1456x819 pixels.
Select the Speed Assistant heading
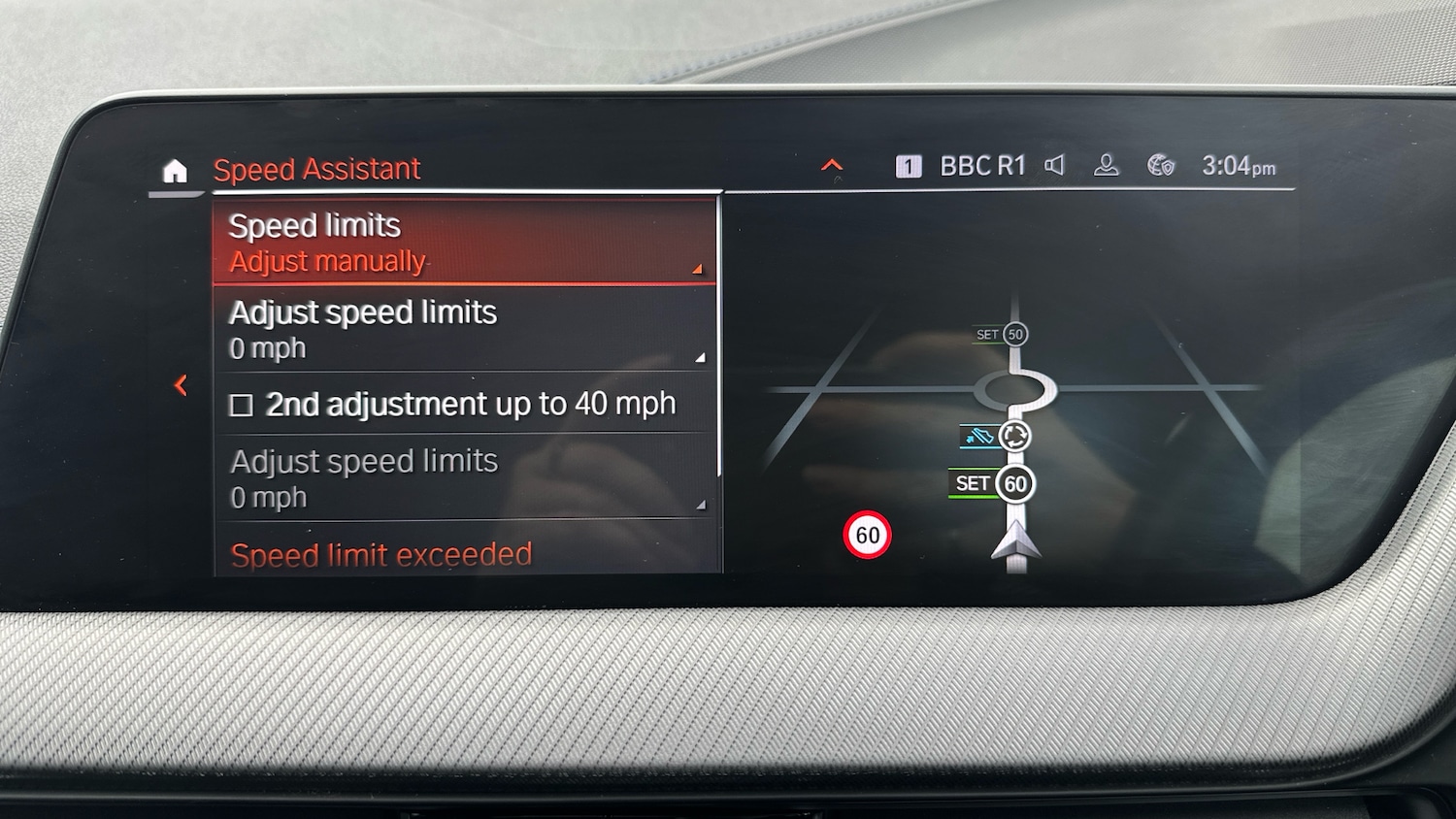316,169
